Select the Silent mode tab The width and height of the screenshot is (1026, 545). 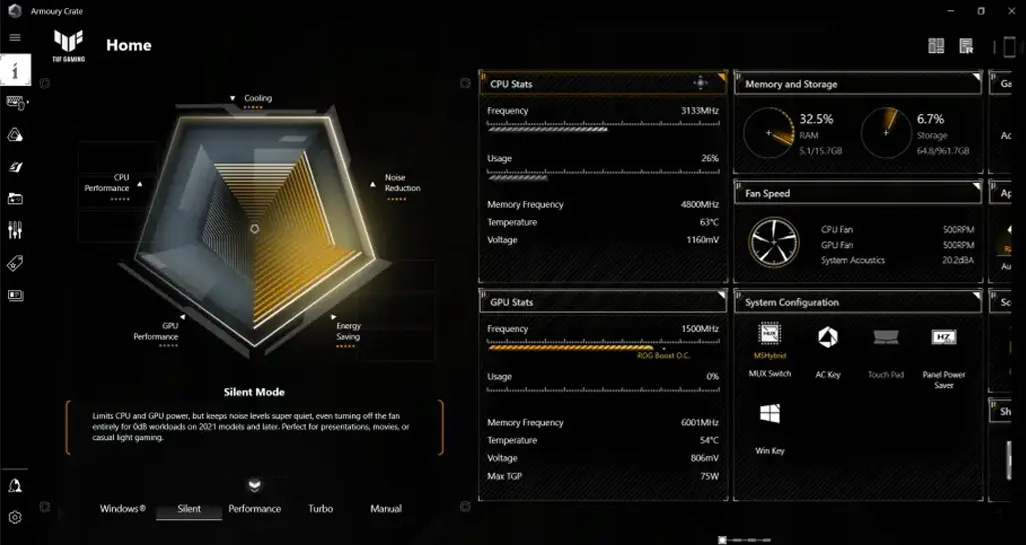coord(189,509)
